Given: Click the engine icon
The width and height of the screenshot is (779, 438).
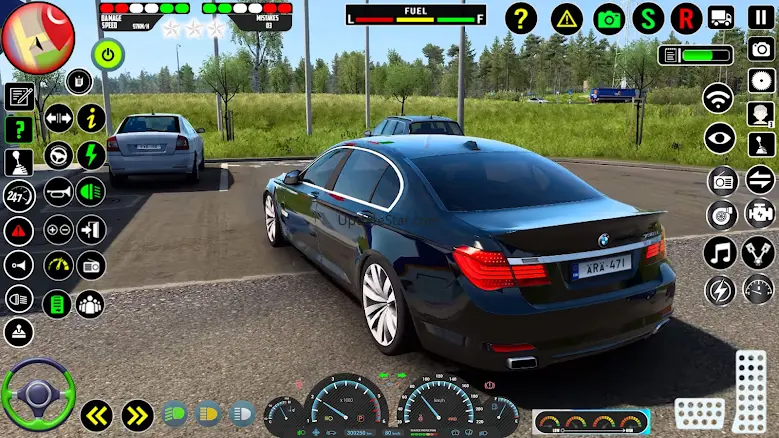Looking at the screenshot, I should coord(759,213).
